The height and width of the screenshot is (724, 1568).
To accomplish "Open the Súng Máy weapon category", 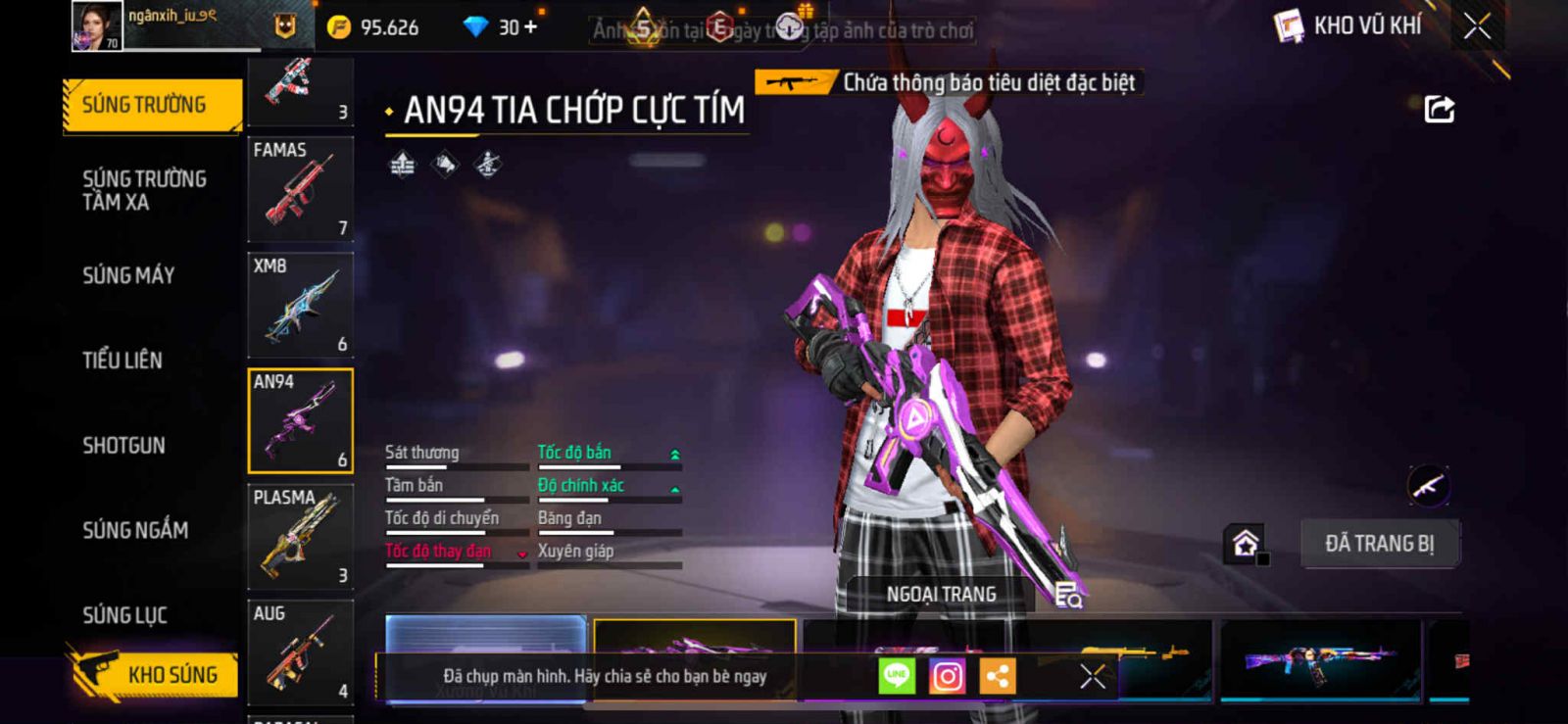I will [x=128, y=275].
